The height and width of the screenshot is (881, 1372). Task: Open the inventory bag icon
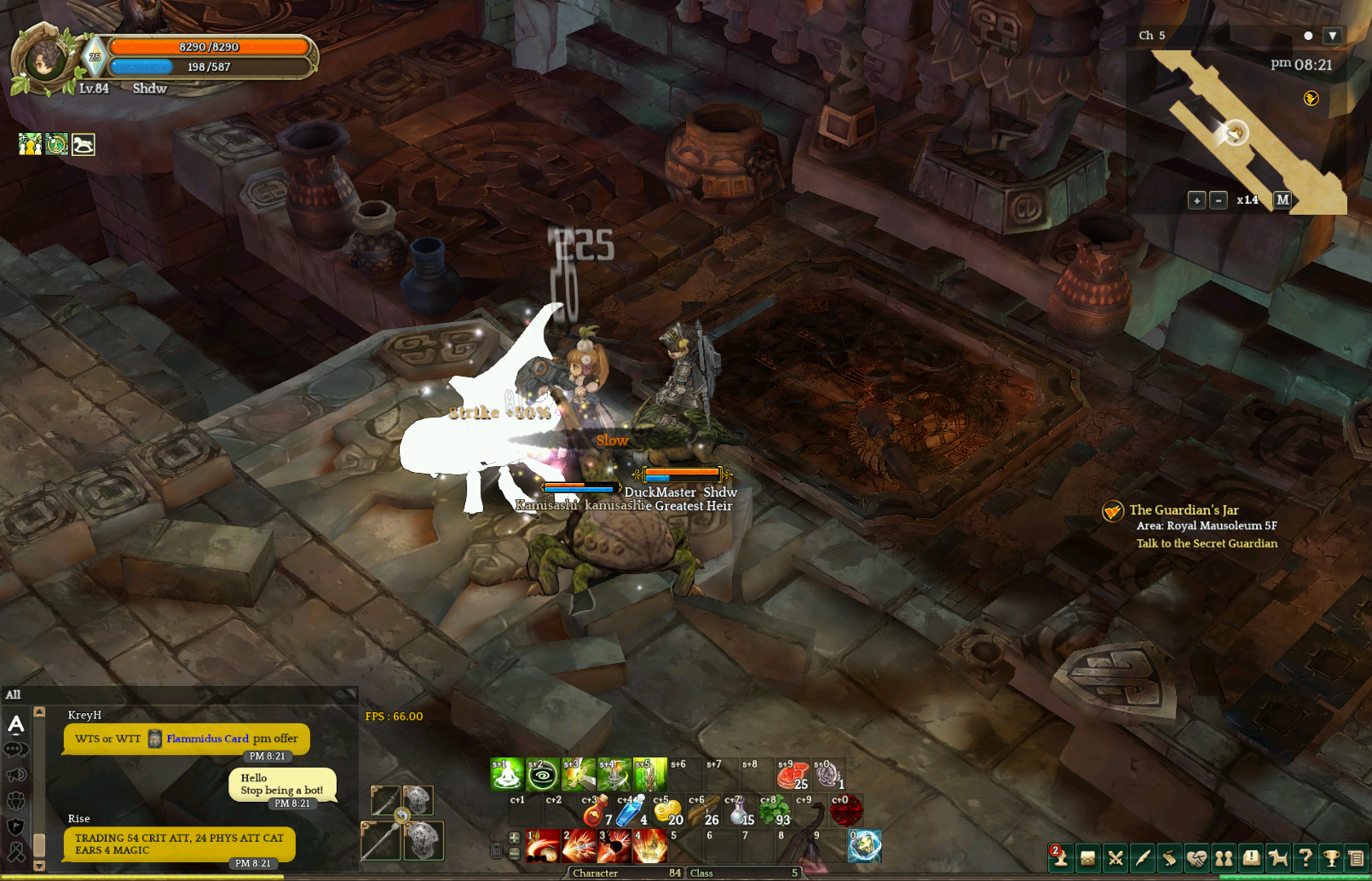tap(1087, 858)
